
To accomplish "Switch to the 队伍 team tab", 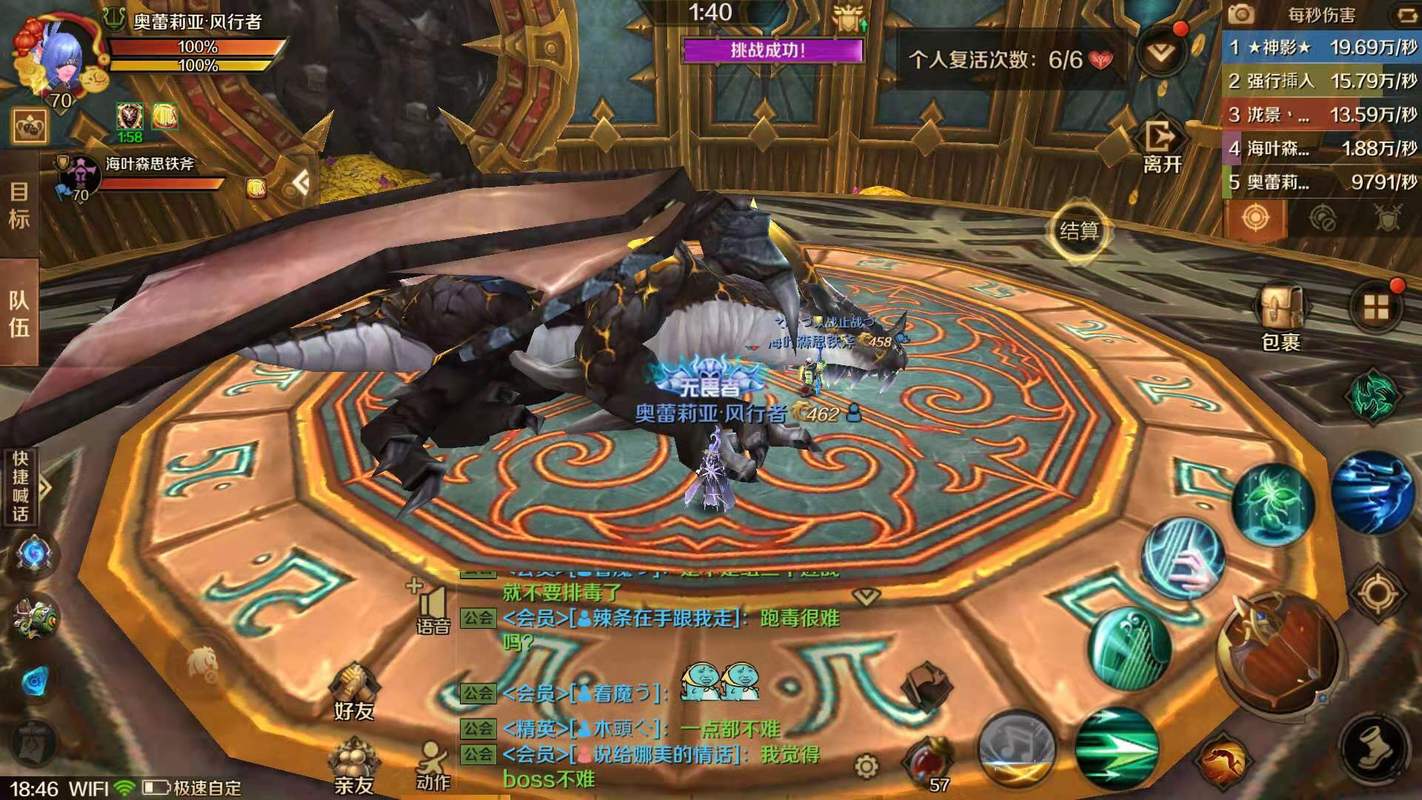I will pos(19,312).
